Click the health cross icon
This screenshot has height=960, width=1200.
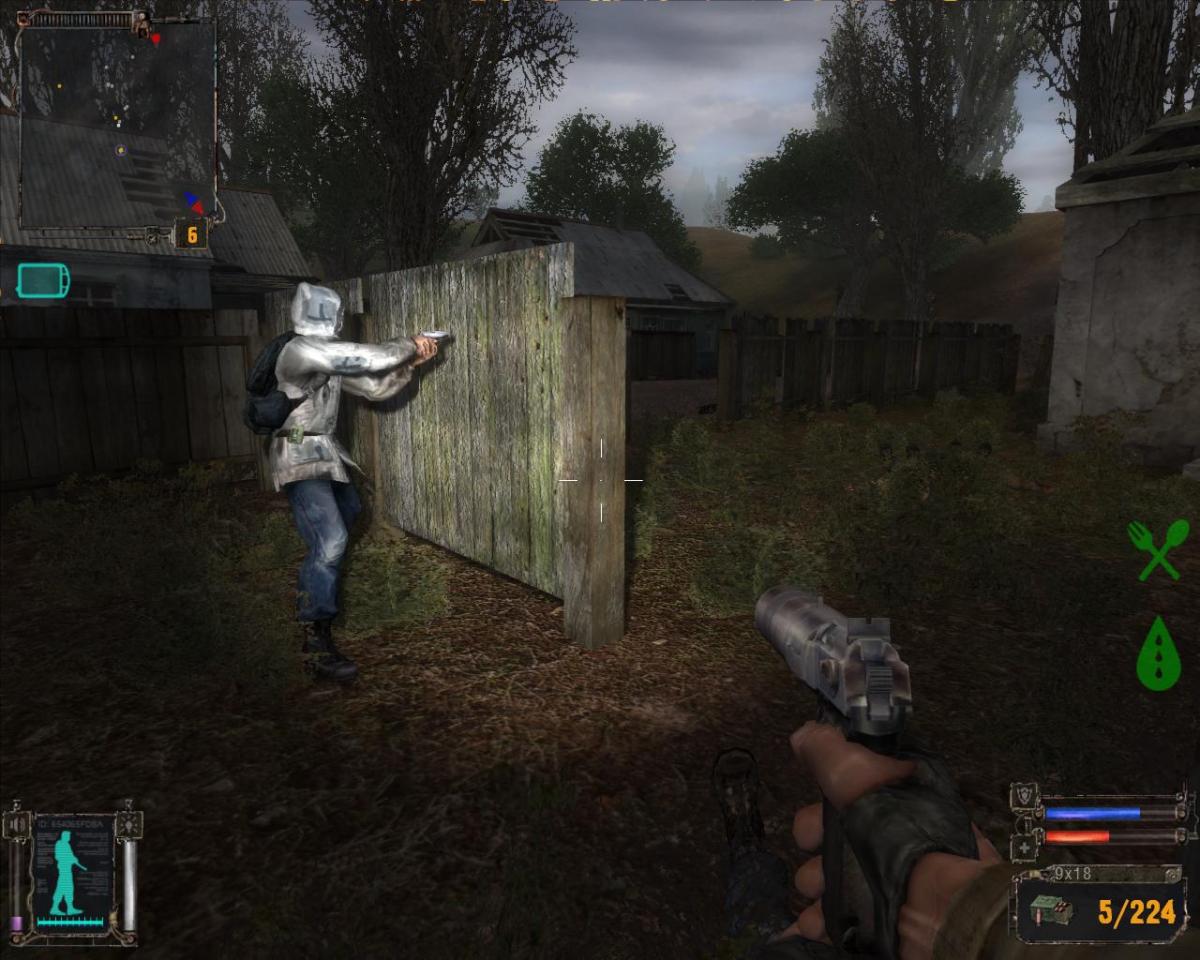[x=1025, y=846]
